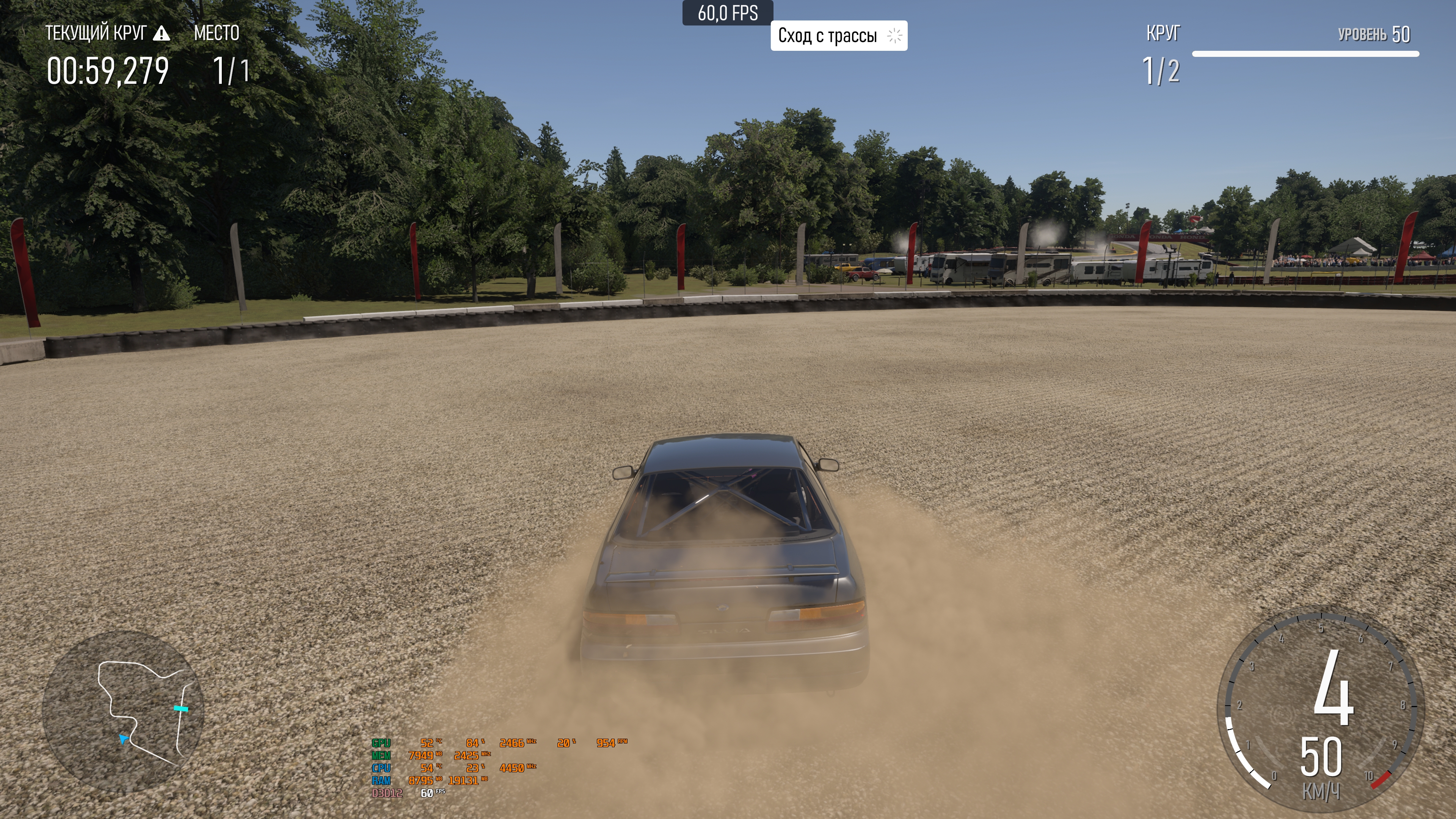Image resolution: width=1456 pixels, height=819 pixels.
Task: Select the "Сход с трассы" off-track notification
Action: (838, 36)
